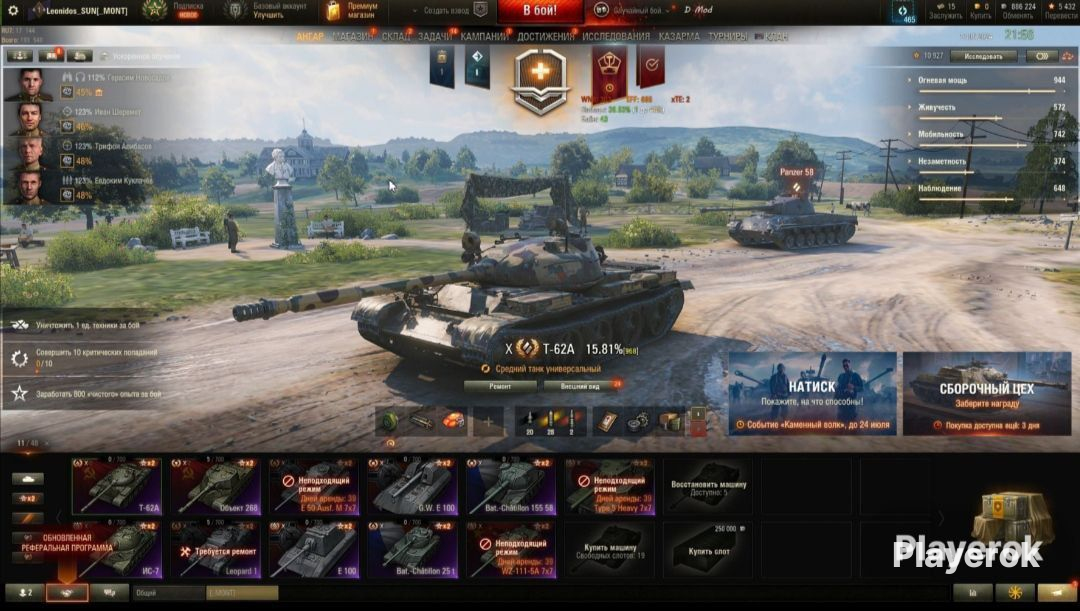
Task: Switch to the Склад tab
Action: pos(396,37)
